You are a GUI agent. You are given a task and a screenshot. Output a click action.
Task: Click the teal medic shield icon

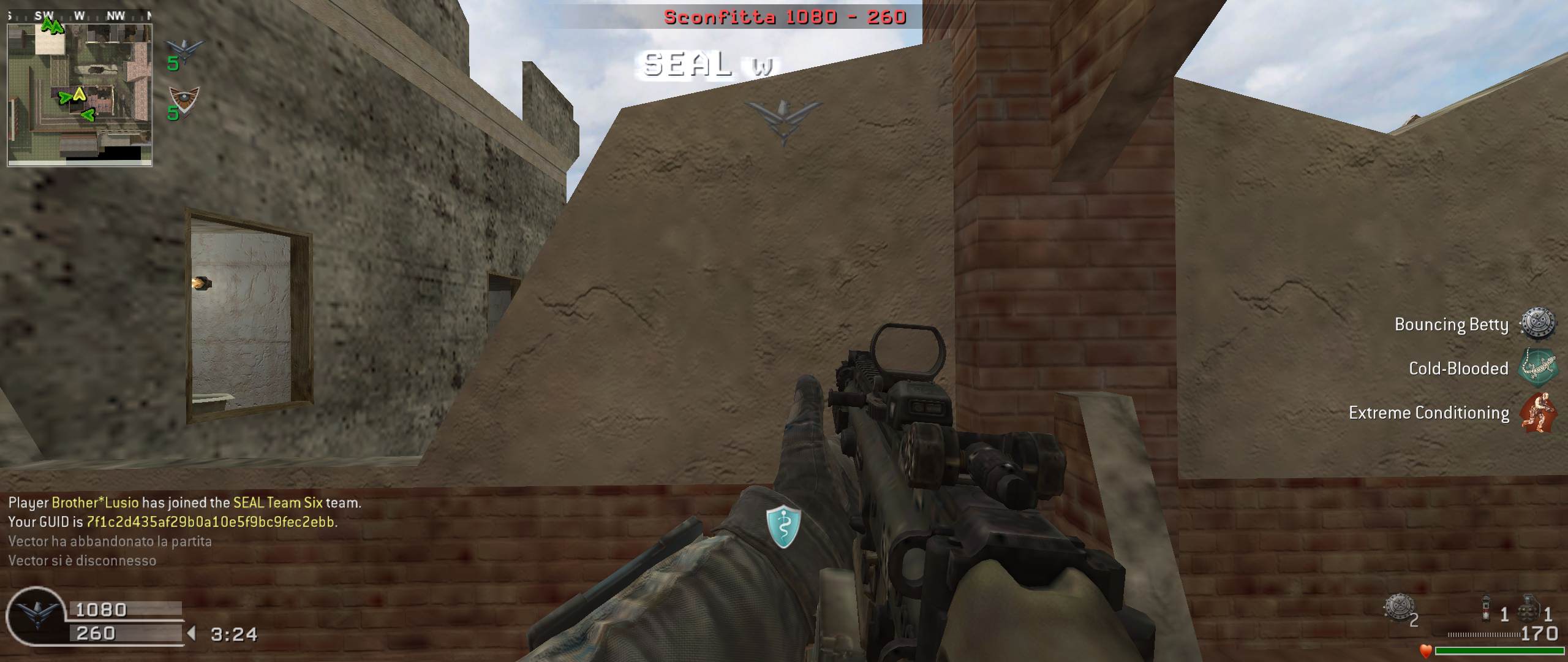pos(783,527)
